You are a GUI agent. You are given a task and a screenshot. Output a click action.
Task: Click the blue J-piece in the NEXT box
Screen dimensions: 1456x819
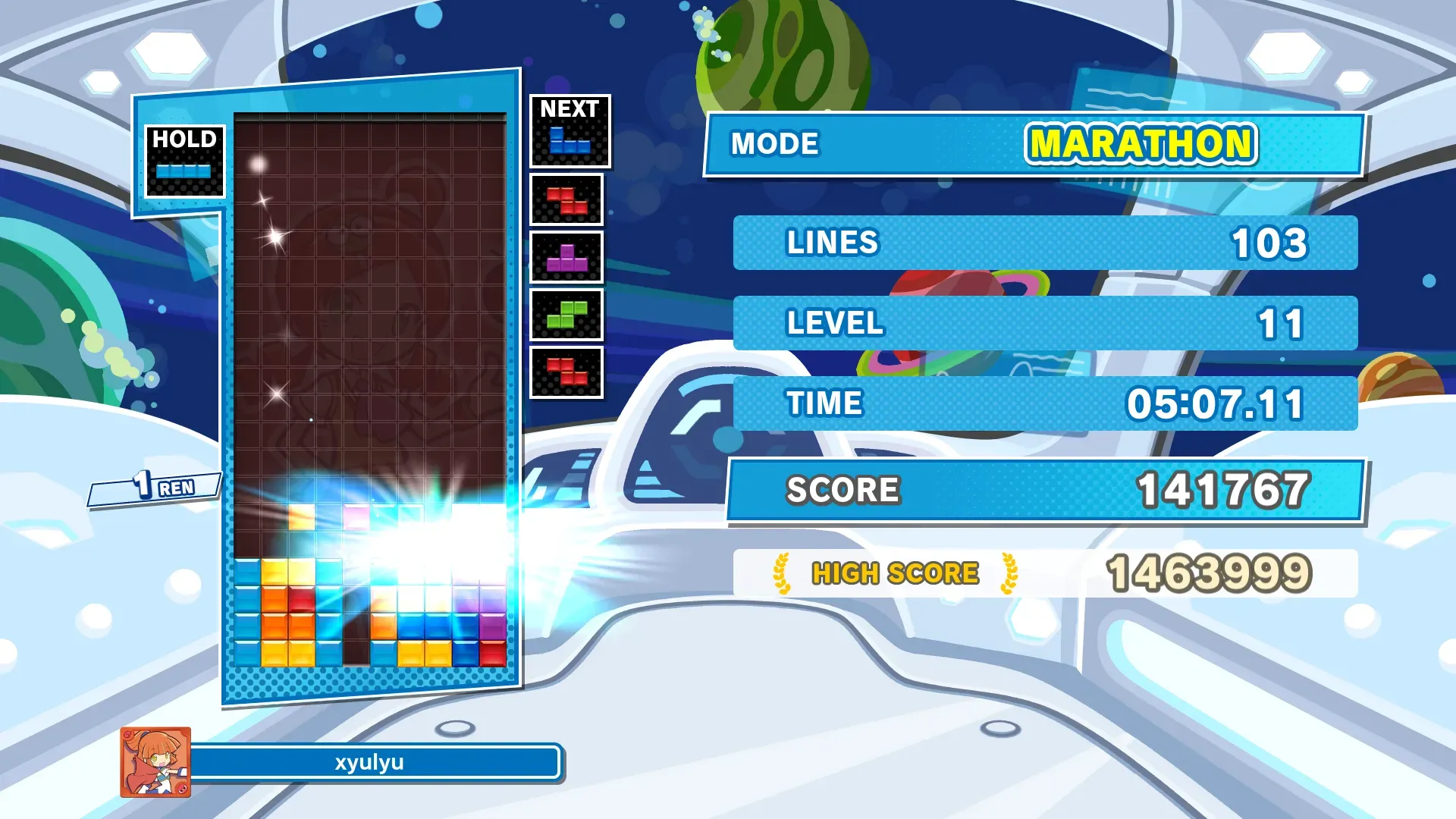570,140
